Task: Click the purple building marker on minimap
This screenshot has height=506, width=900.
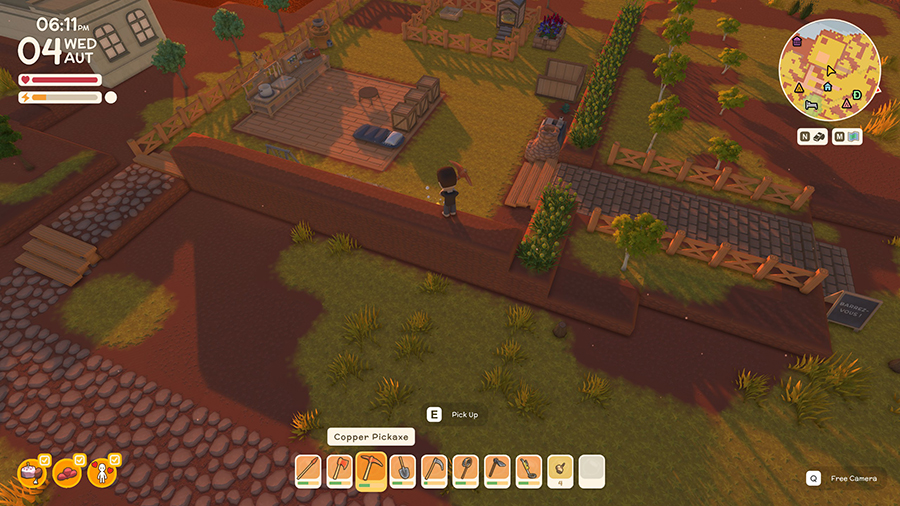Action: click(796, 42)
